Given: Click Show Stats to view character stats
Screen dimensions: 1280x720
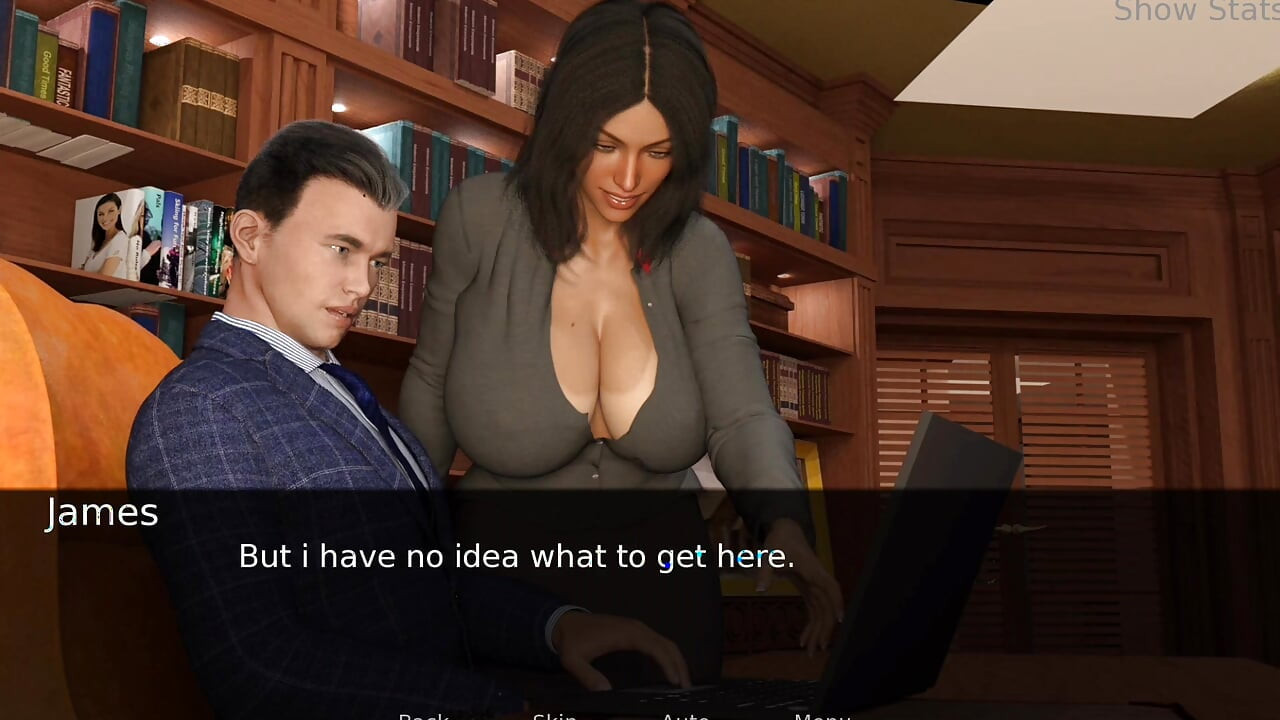Looking at the screenshot, I should pos(1193,13).
